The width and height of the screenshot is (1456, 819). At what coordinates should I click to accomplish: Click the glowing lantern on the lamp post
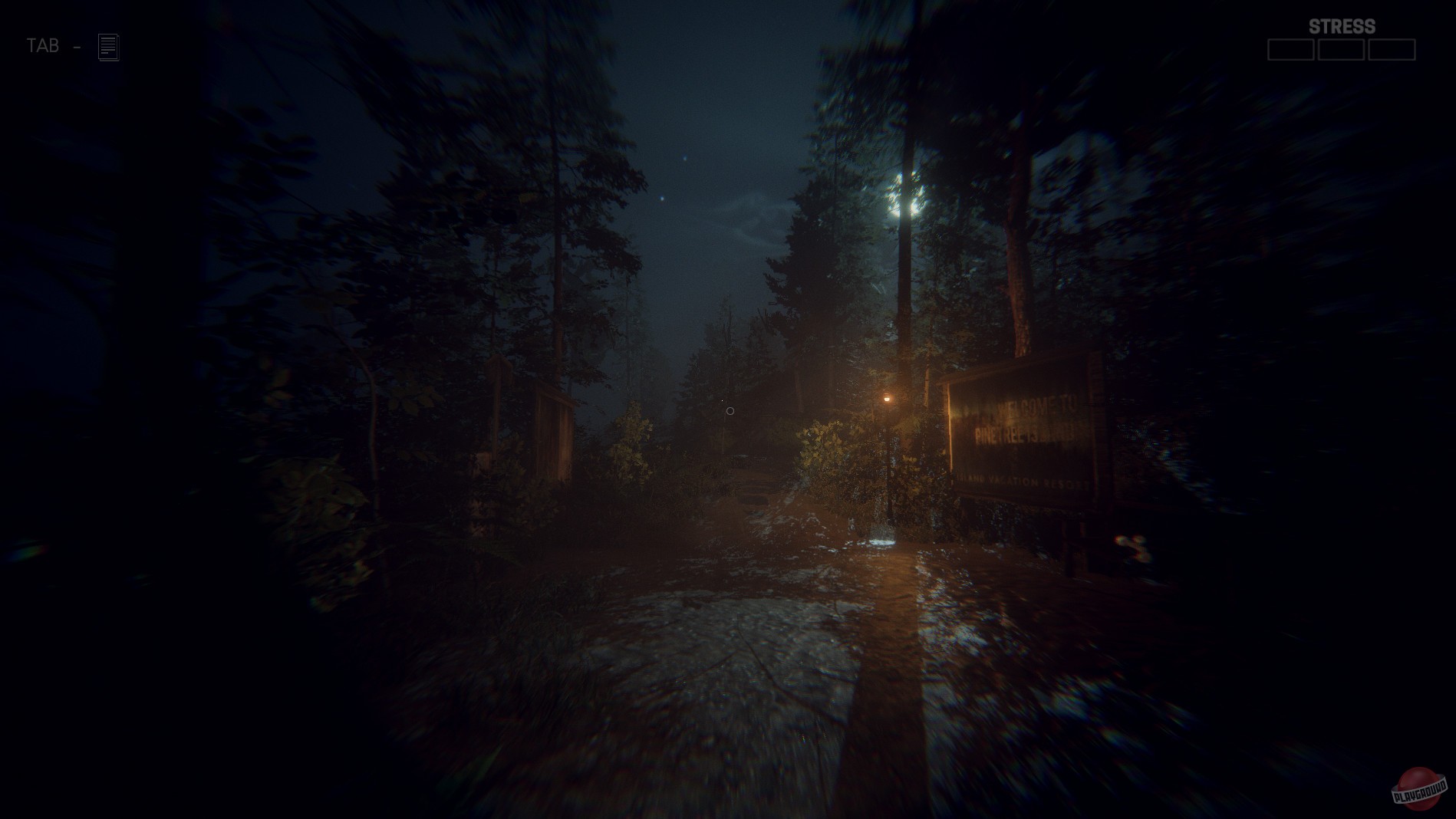888,398
